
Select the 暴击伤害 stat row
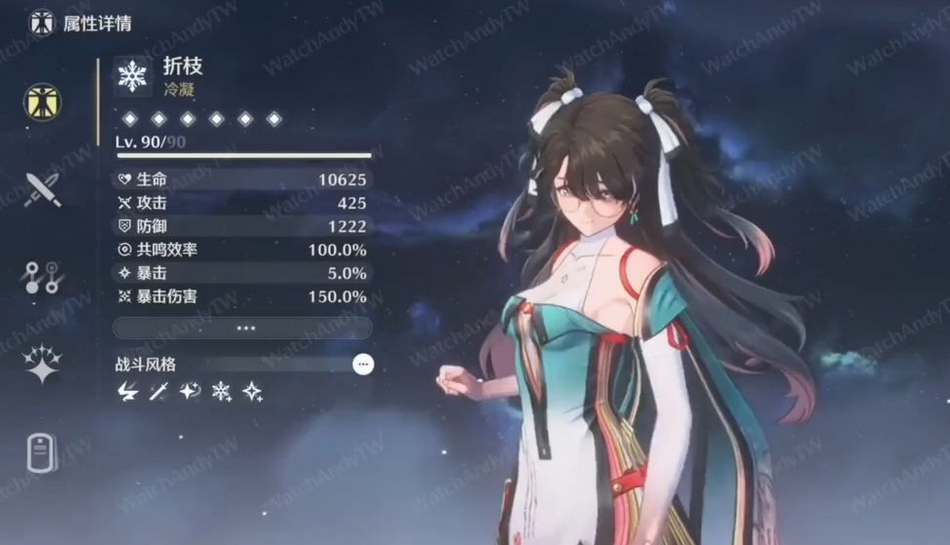(x=243, y=296)
